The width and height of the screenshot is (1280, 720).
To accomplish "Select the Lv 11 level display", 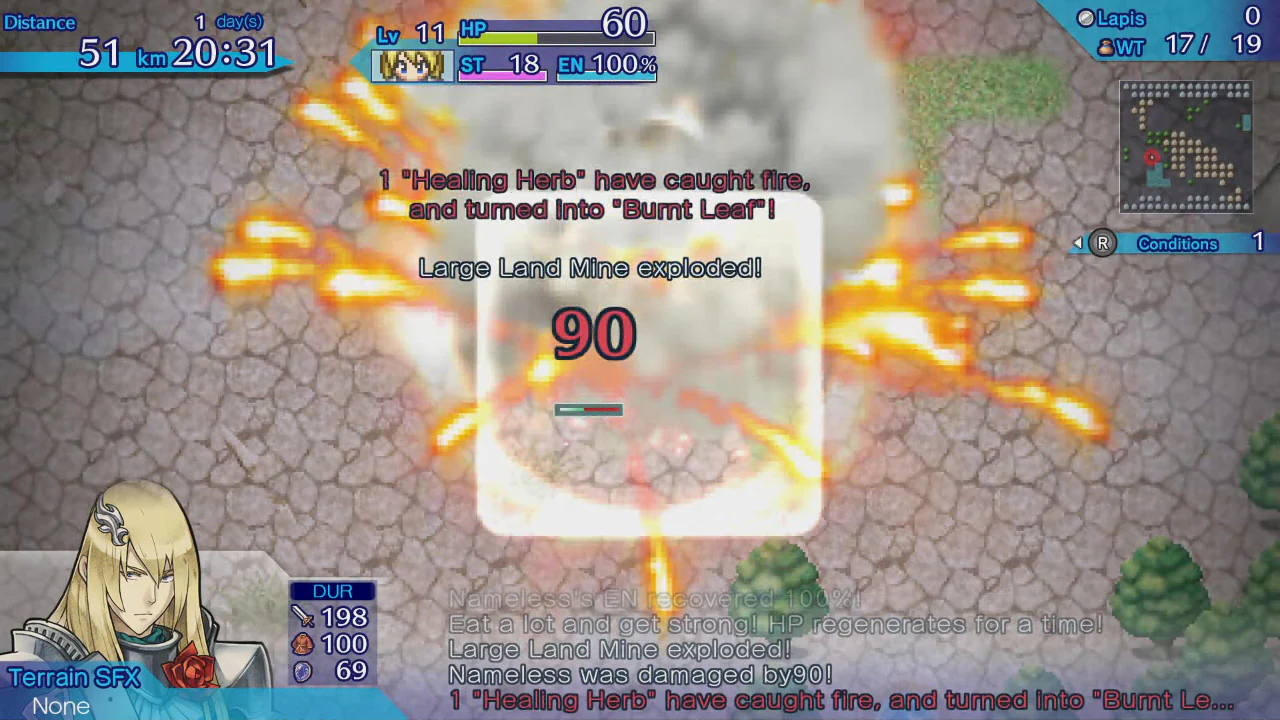I will coord(411,33).
